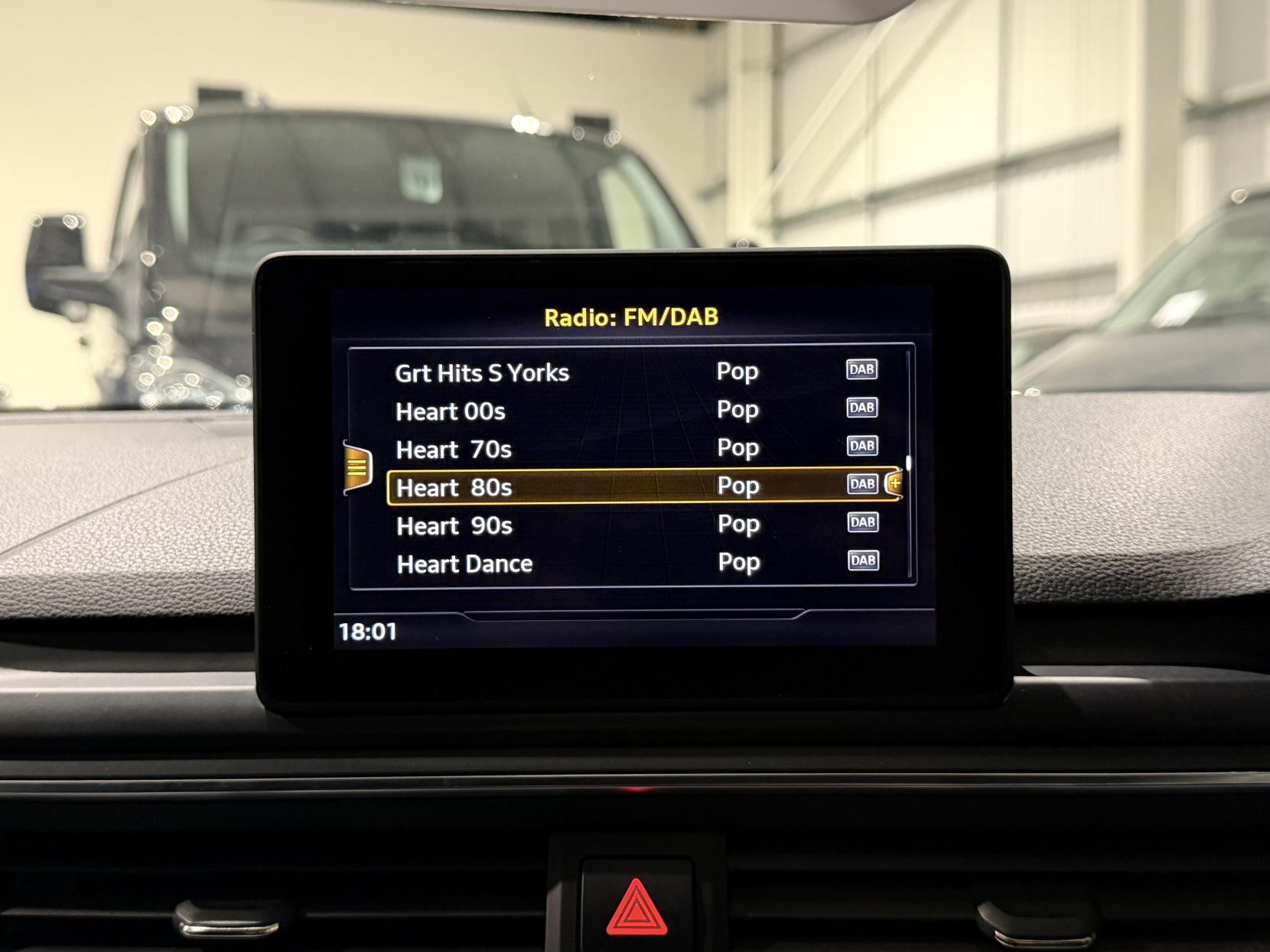The height and width of the screenshot is (952, 1270).
Task: Click the station list scrollbar
Action: [909, 463]
